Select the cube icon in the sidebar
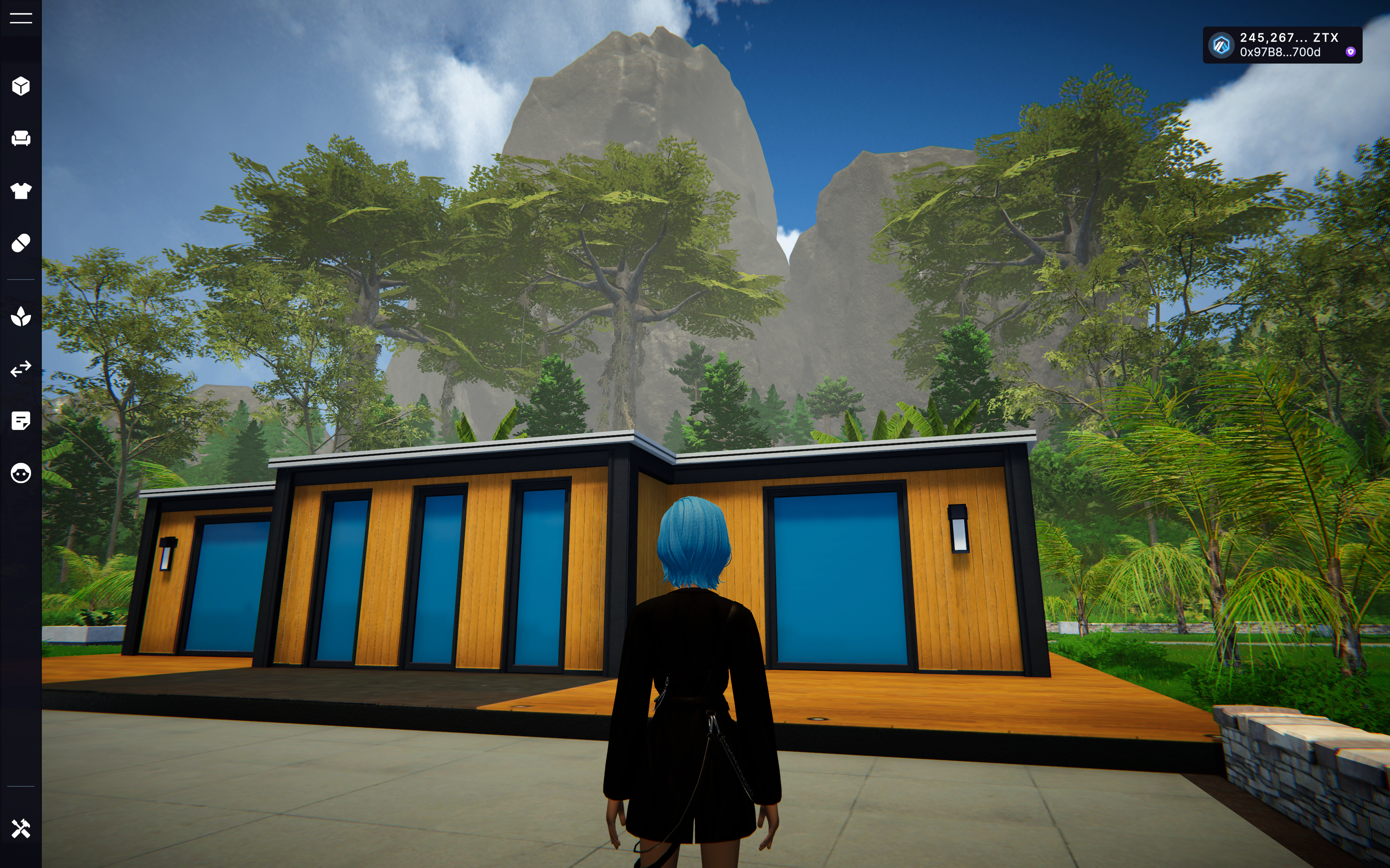 pyautogui.click(x=21, y=86)
